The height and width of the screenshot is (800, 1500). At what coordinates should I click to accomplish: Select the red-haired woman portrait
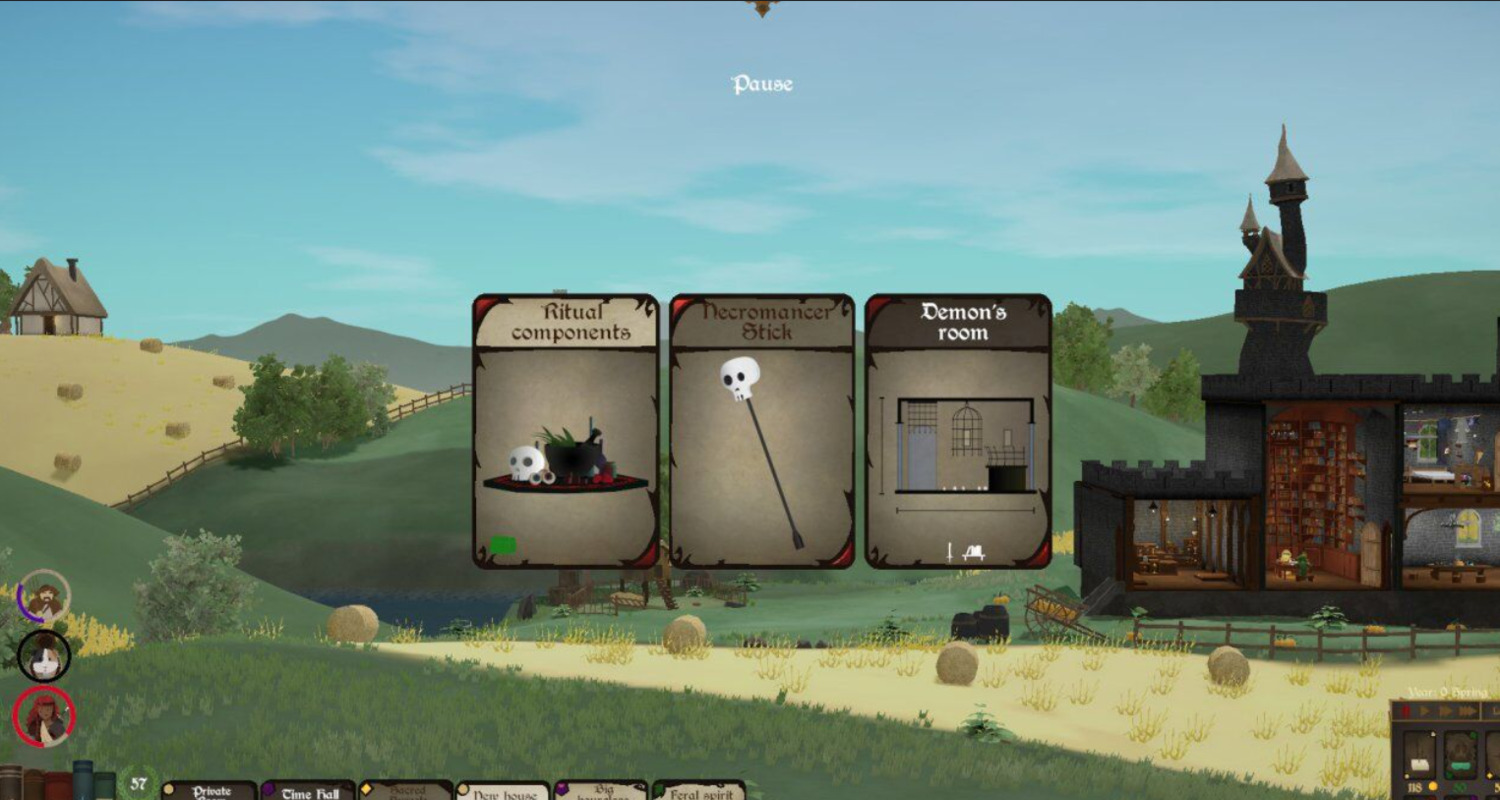point(44,716)
